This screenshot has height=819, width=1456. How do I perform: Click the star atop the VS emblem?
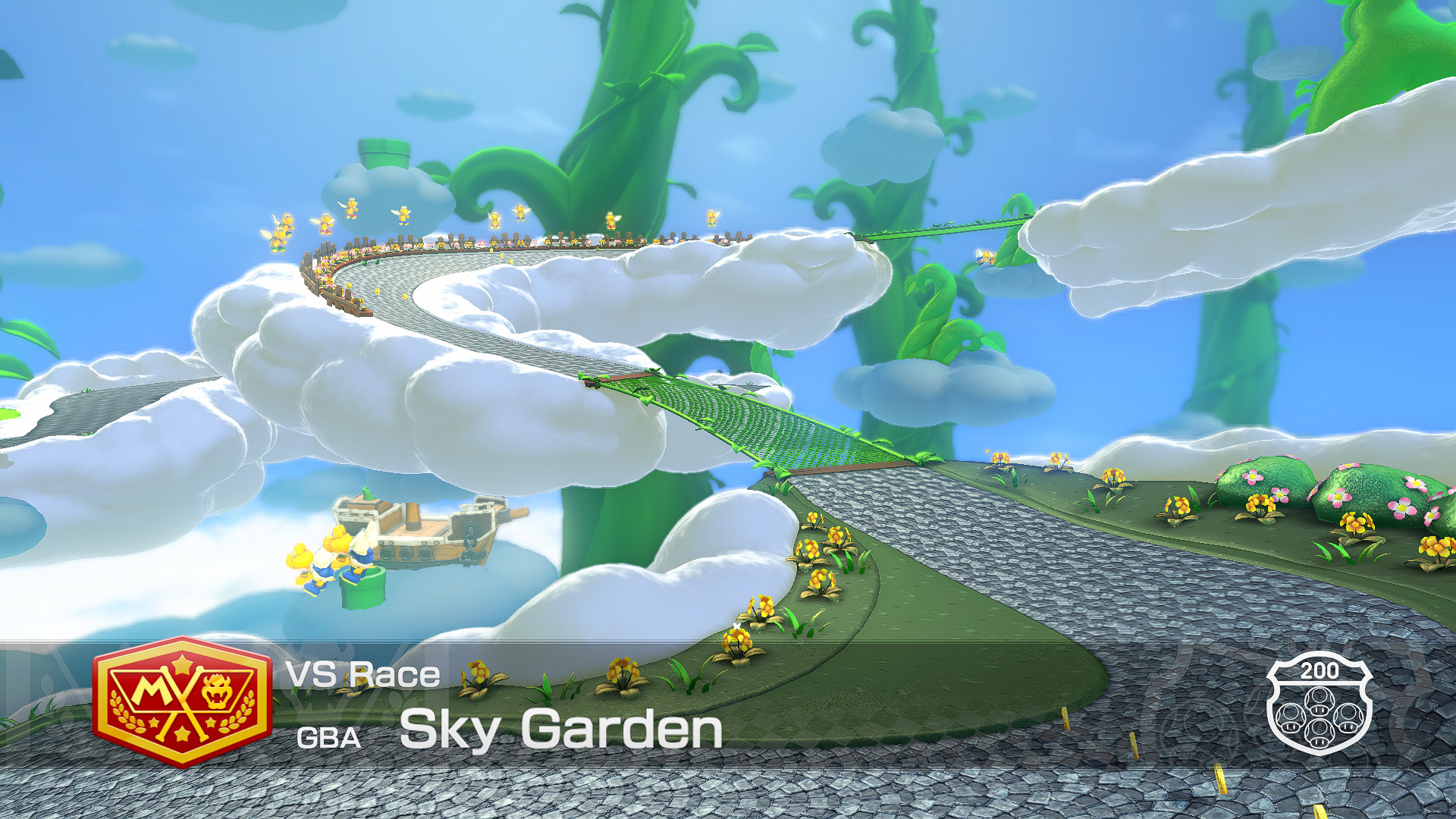point(181,662)
